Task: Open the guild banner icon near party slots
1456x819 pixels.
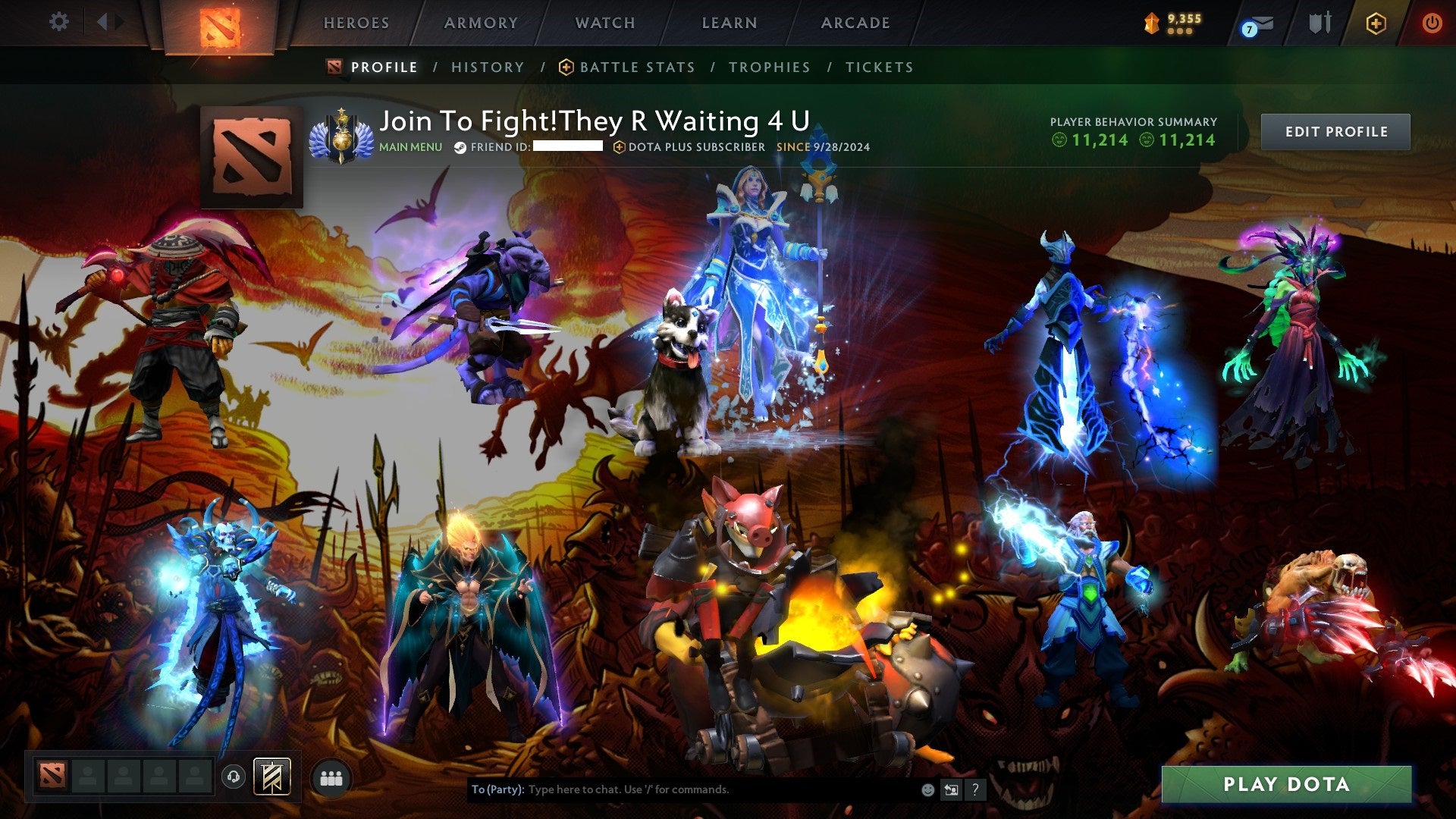Action: tap(271, 777)
